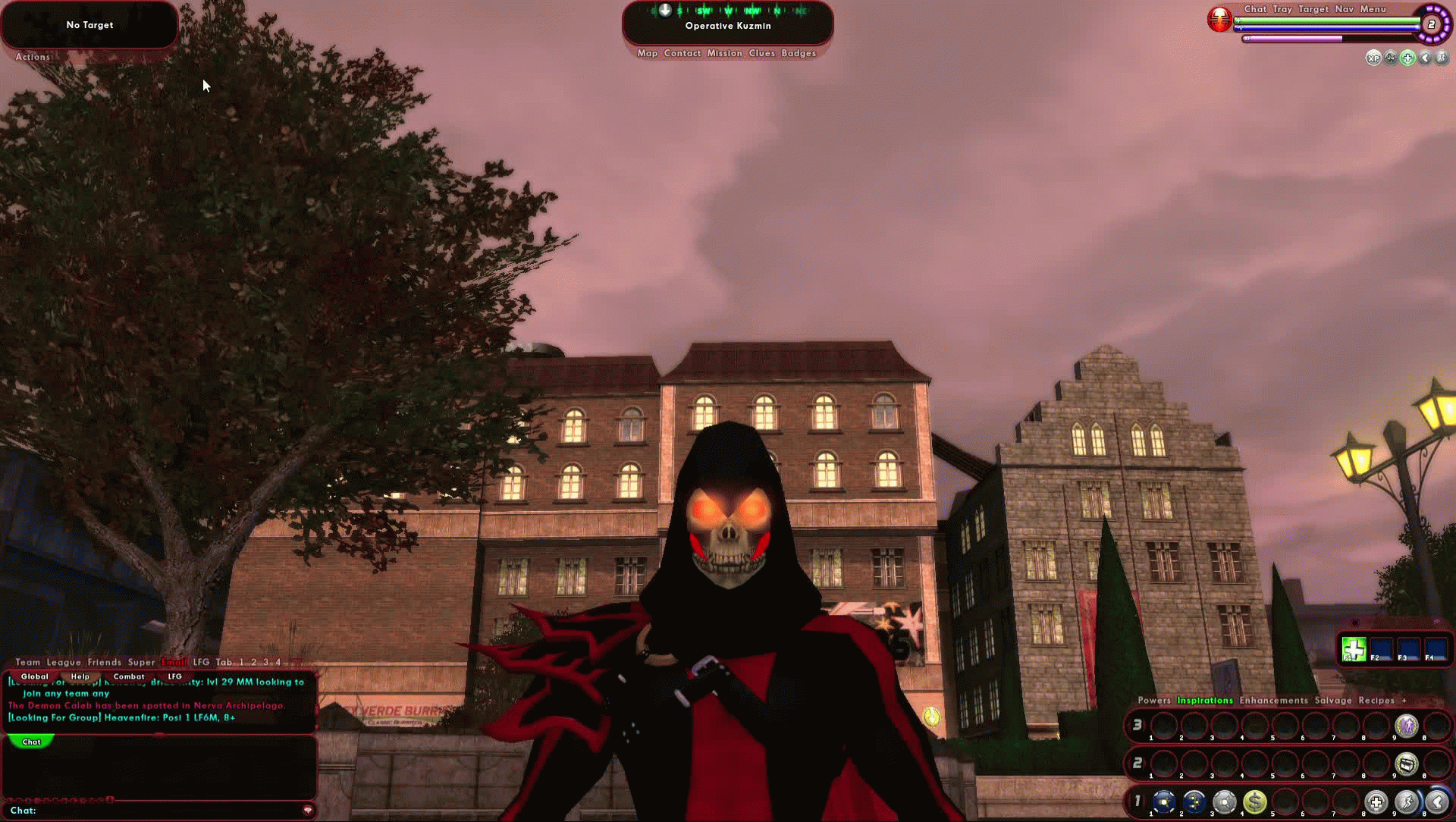Open the Map window
Image resolution: width=1456 pixels, height=822 pixels.
pos(647,53)
